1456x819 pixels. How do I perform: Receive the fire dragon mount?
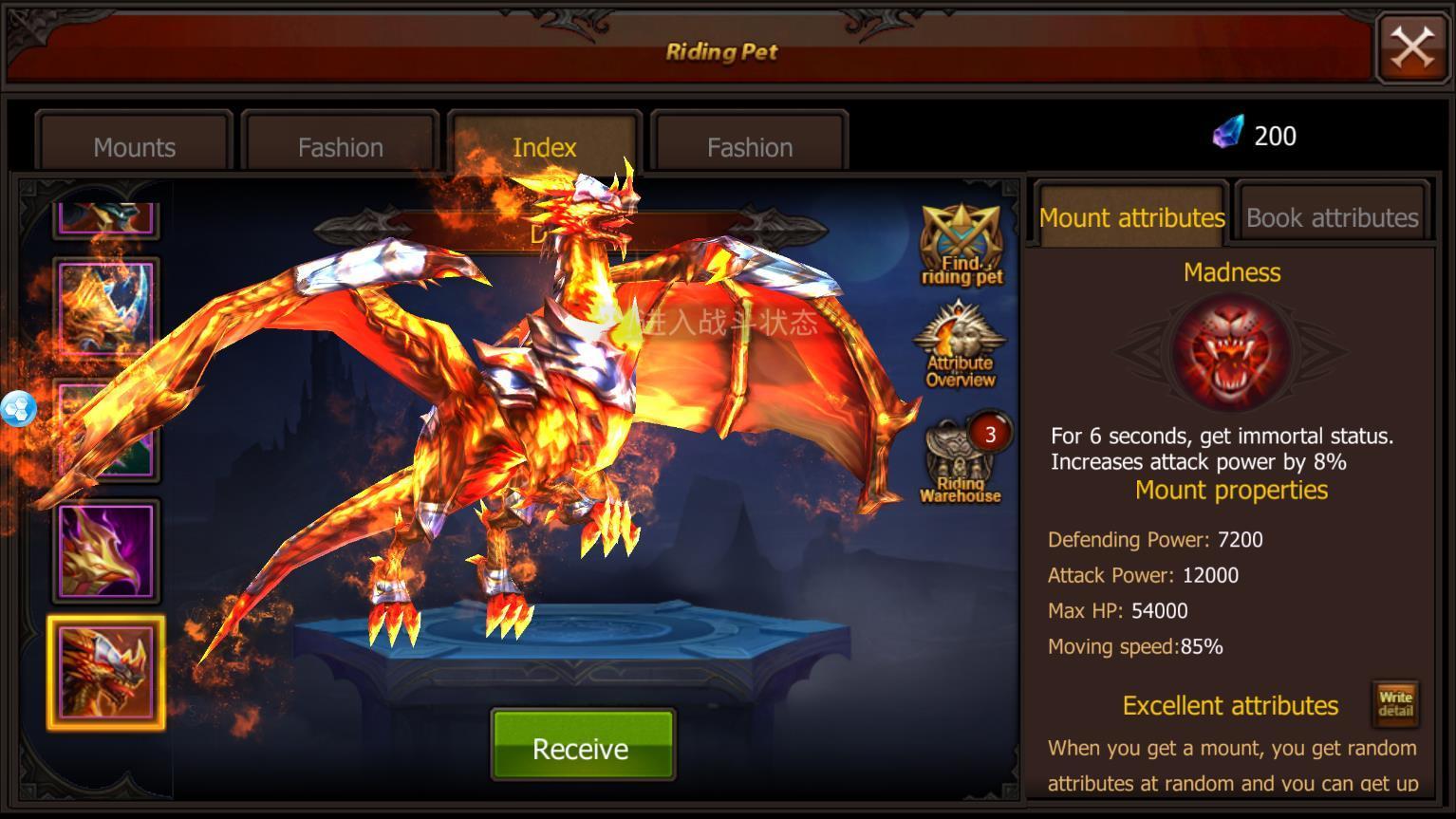(582, 748)
